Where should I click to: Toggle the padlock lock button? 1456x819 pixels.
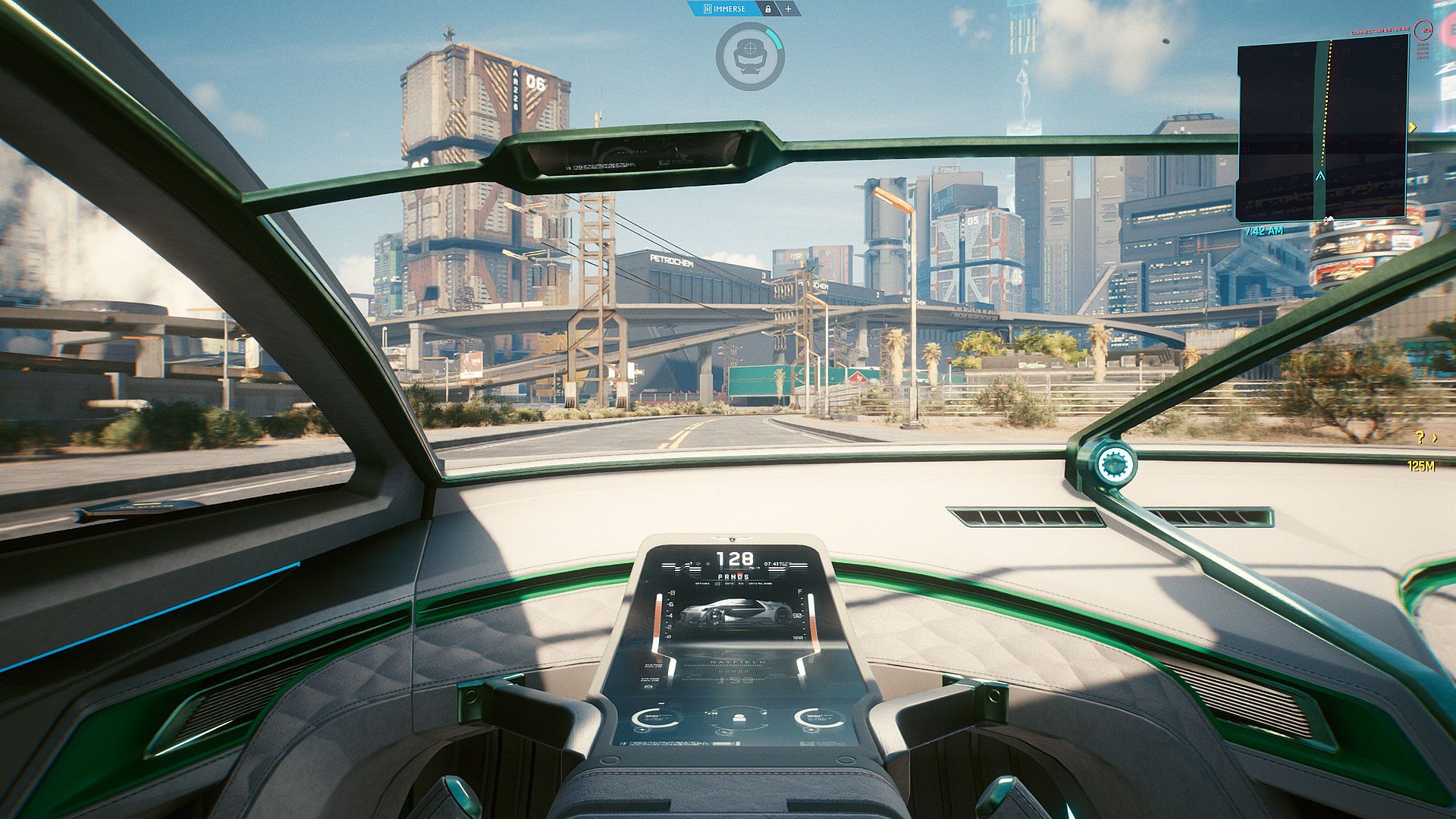point(768,9)
